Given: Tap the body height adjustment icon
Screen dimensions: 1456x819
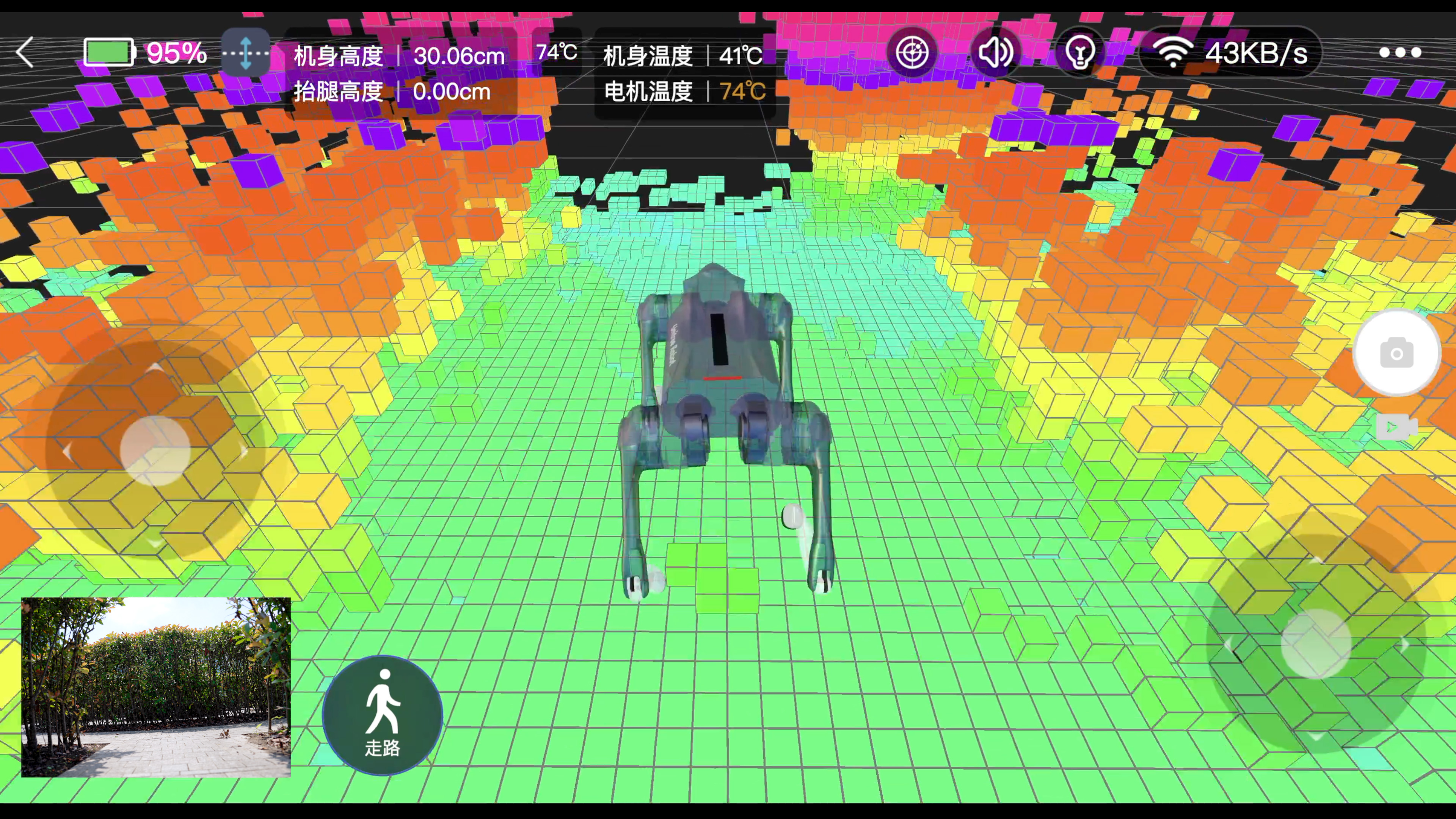Looking at the screenshot, I should click(x=246, y=52).
